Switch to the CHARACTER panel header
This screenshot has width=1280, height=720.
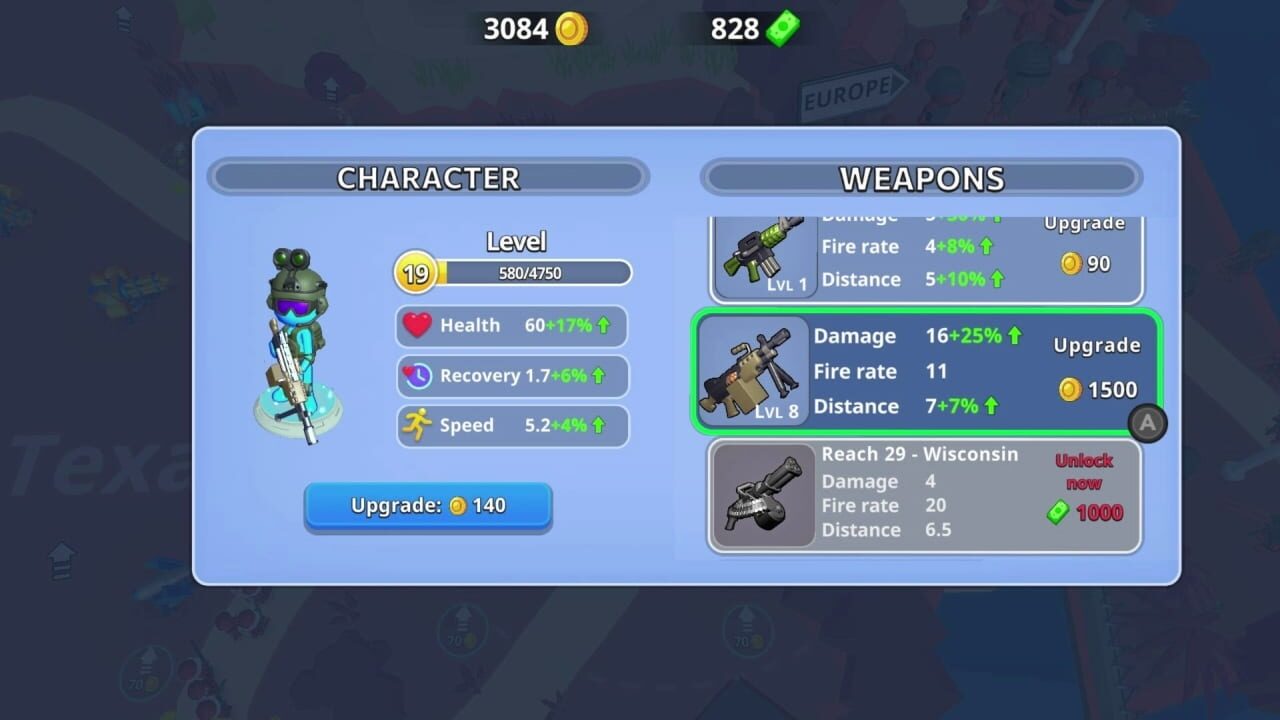[428, 177]
